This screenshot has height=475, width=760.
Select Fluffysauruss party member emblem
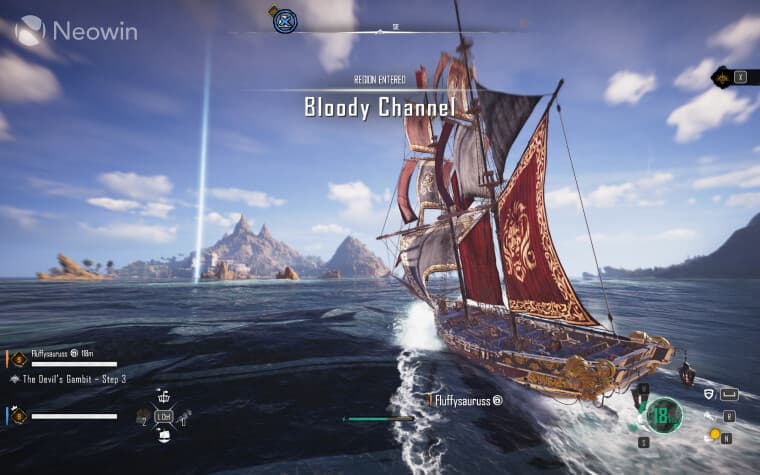[19, 358]
